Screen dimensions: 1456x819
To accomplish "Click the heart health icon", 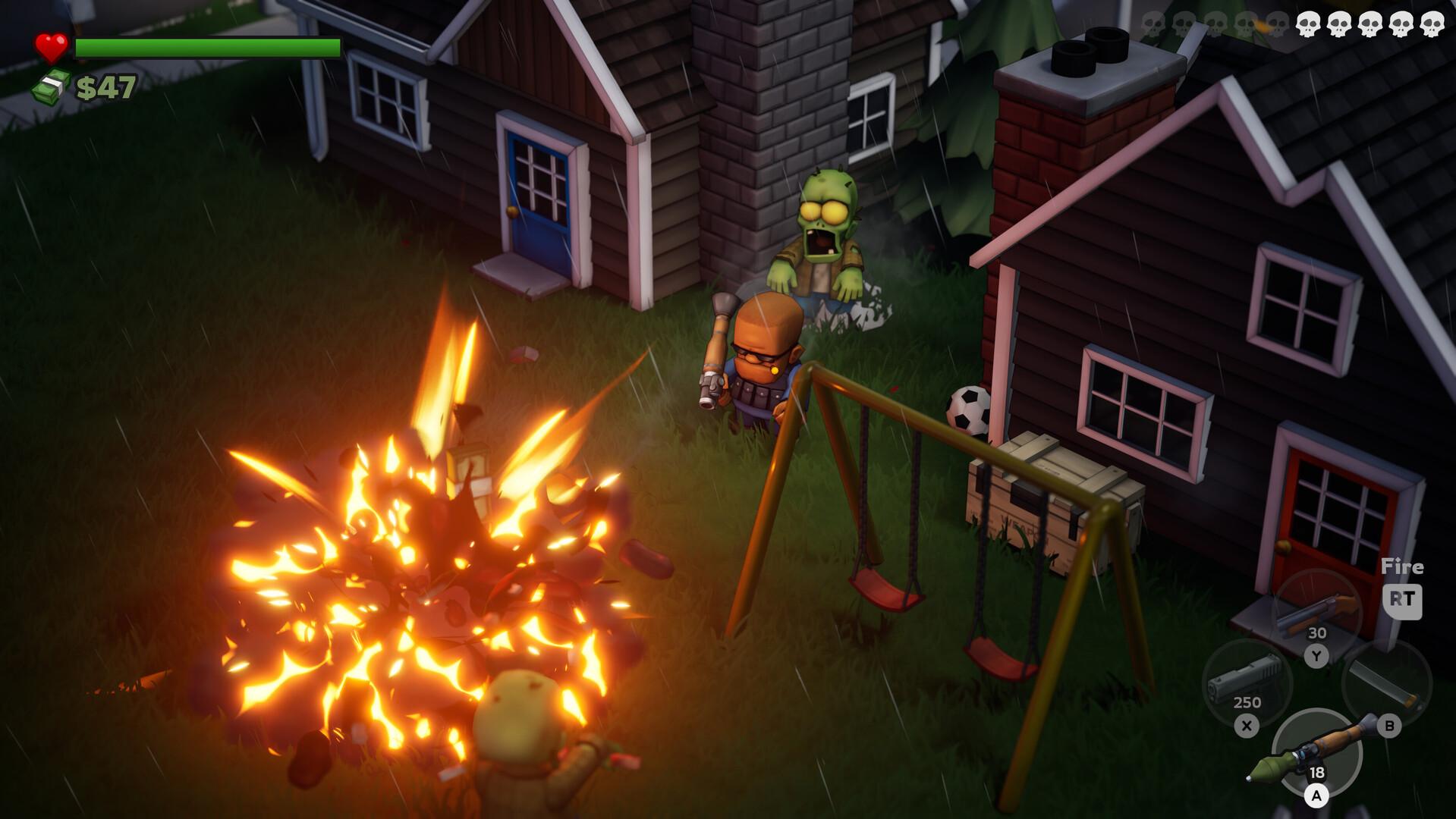I will [52, 45].
